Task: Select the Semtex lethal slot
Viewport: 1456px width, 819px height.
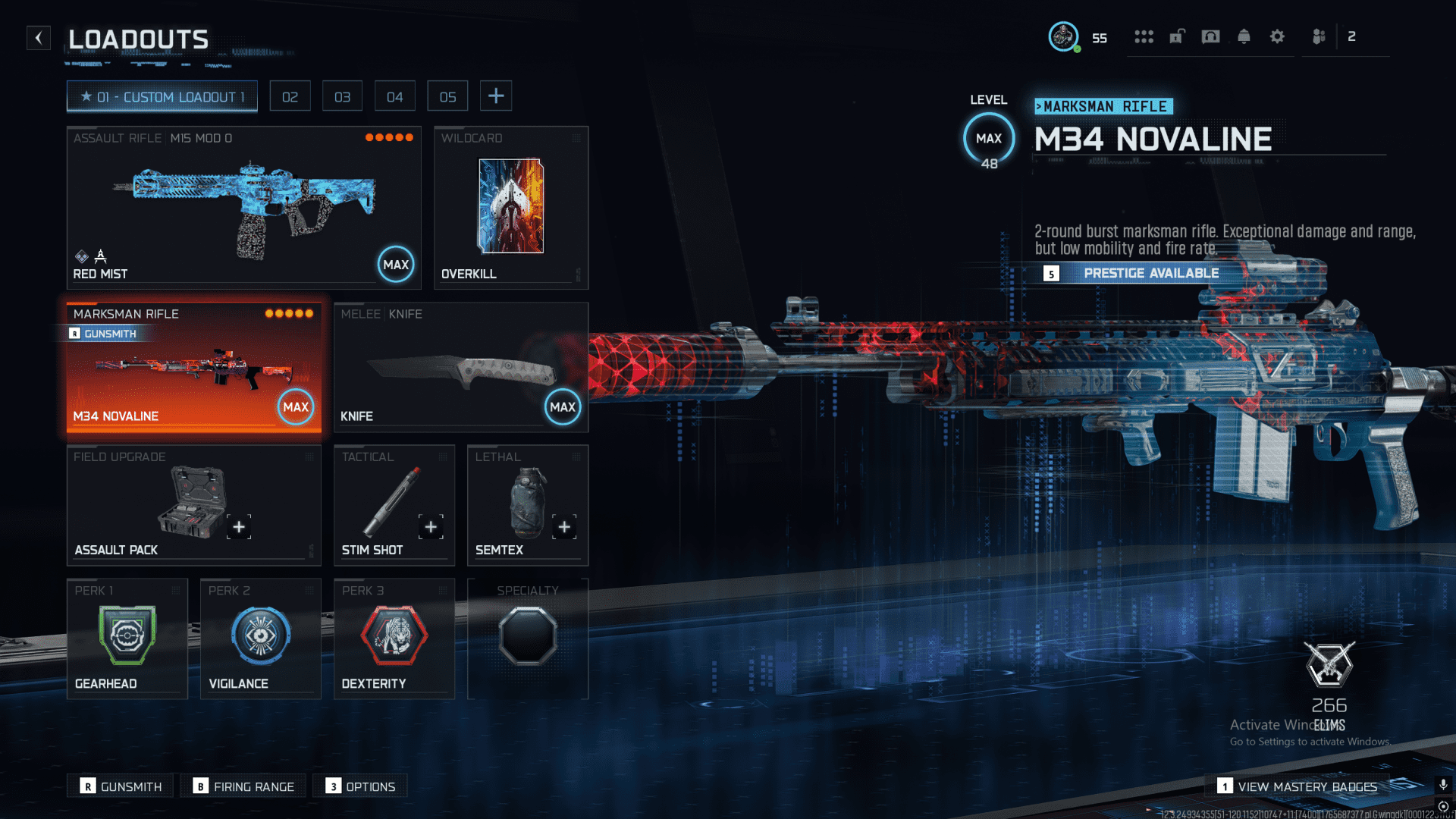Action: coord(527,505)
